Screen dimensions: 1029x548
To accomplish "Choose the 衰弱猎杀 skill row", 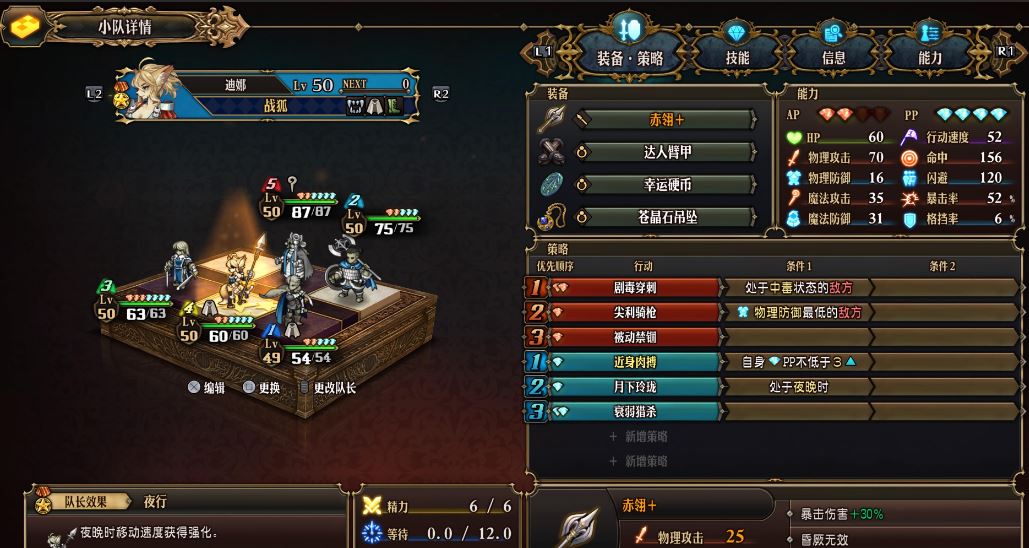I will [635, 411].
